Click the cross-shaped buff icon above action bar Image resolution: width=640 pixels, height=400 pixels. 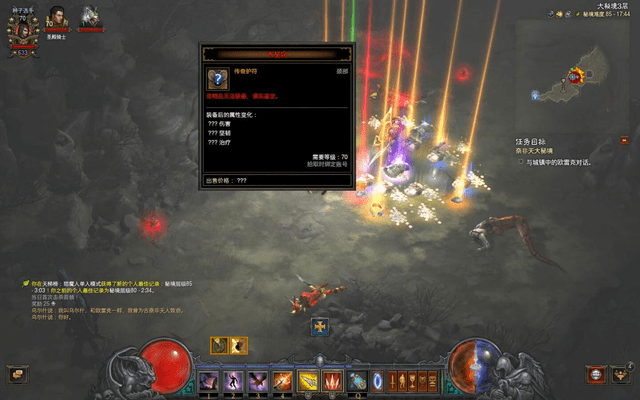coord(320,326)
